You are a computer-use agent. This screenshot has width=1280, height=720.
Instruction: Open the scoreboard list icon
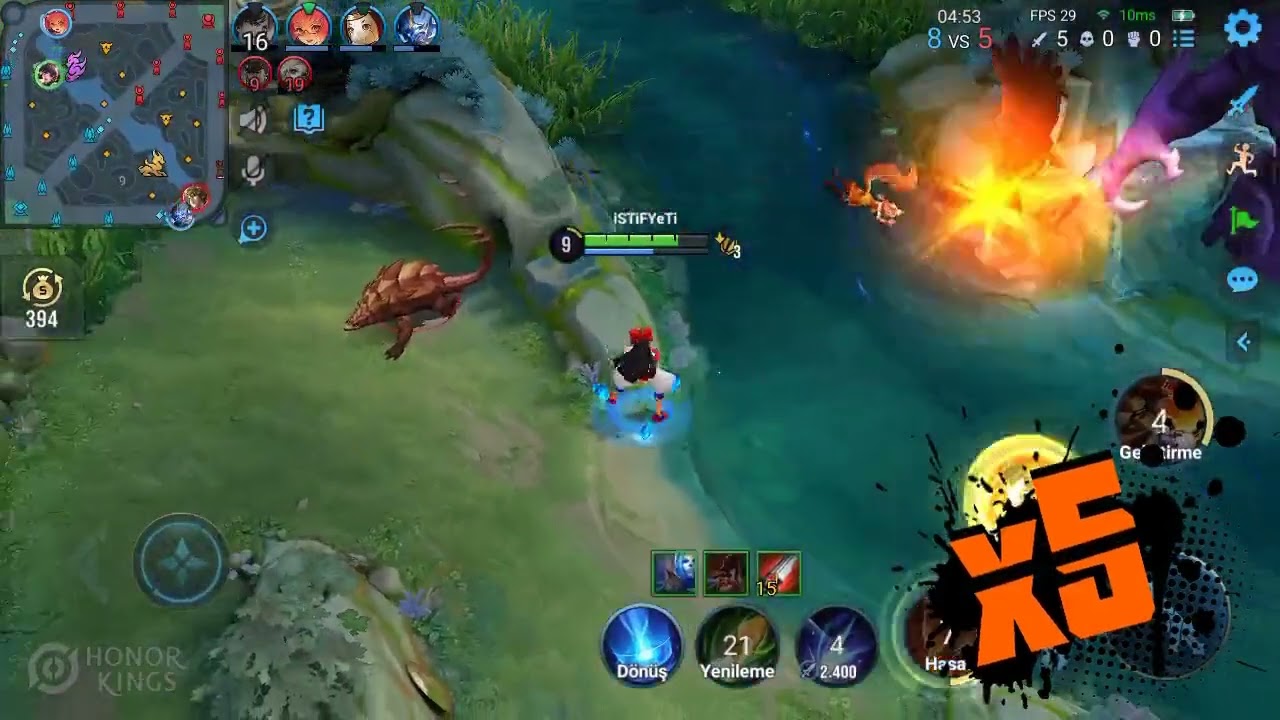1184,39
